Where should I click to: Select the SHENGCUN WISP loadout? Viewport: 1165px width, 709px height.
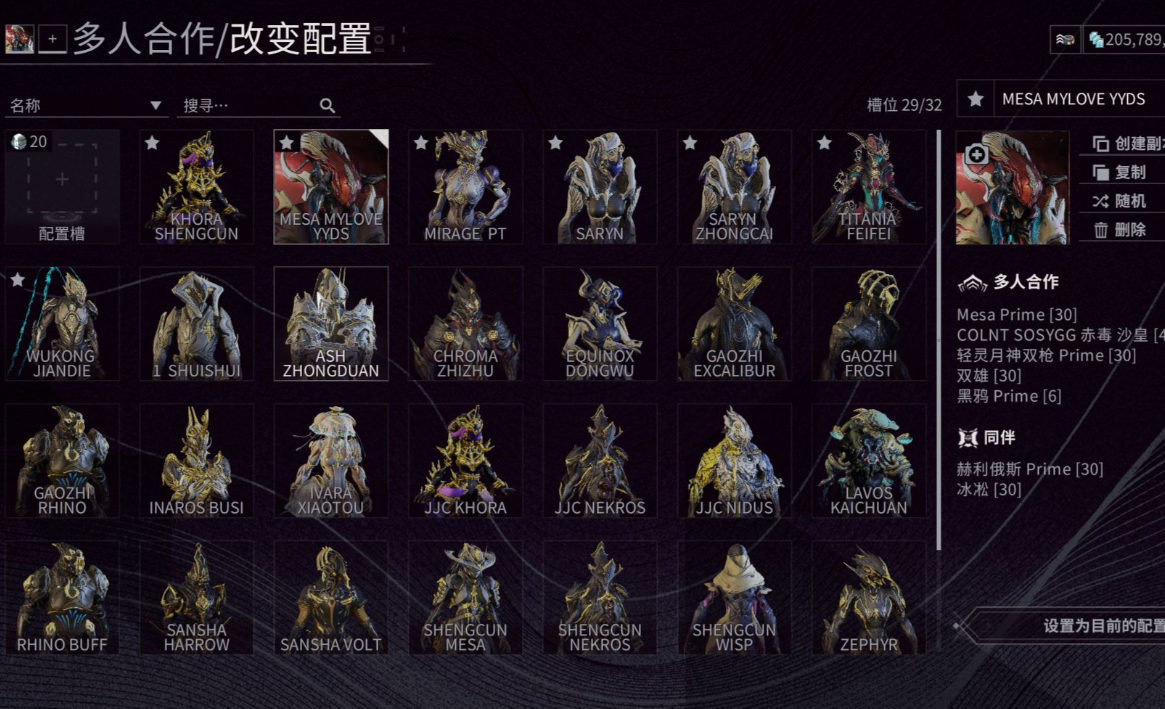(x=734, y=598)
